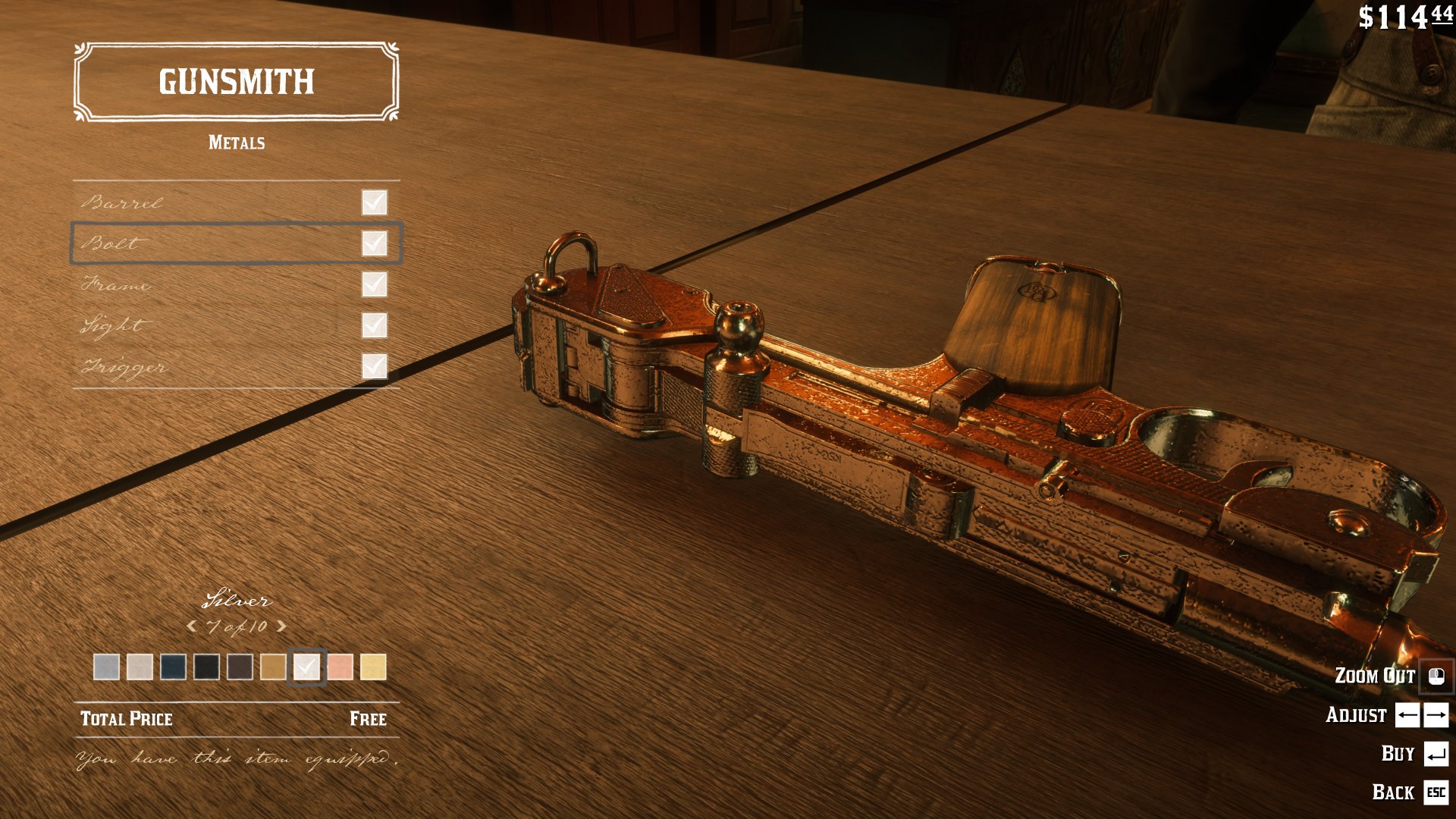This screenshot has height=819, width=1456.
Task: Toggle the Barrel metal checkbox
Action: pos(374,202)
